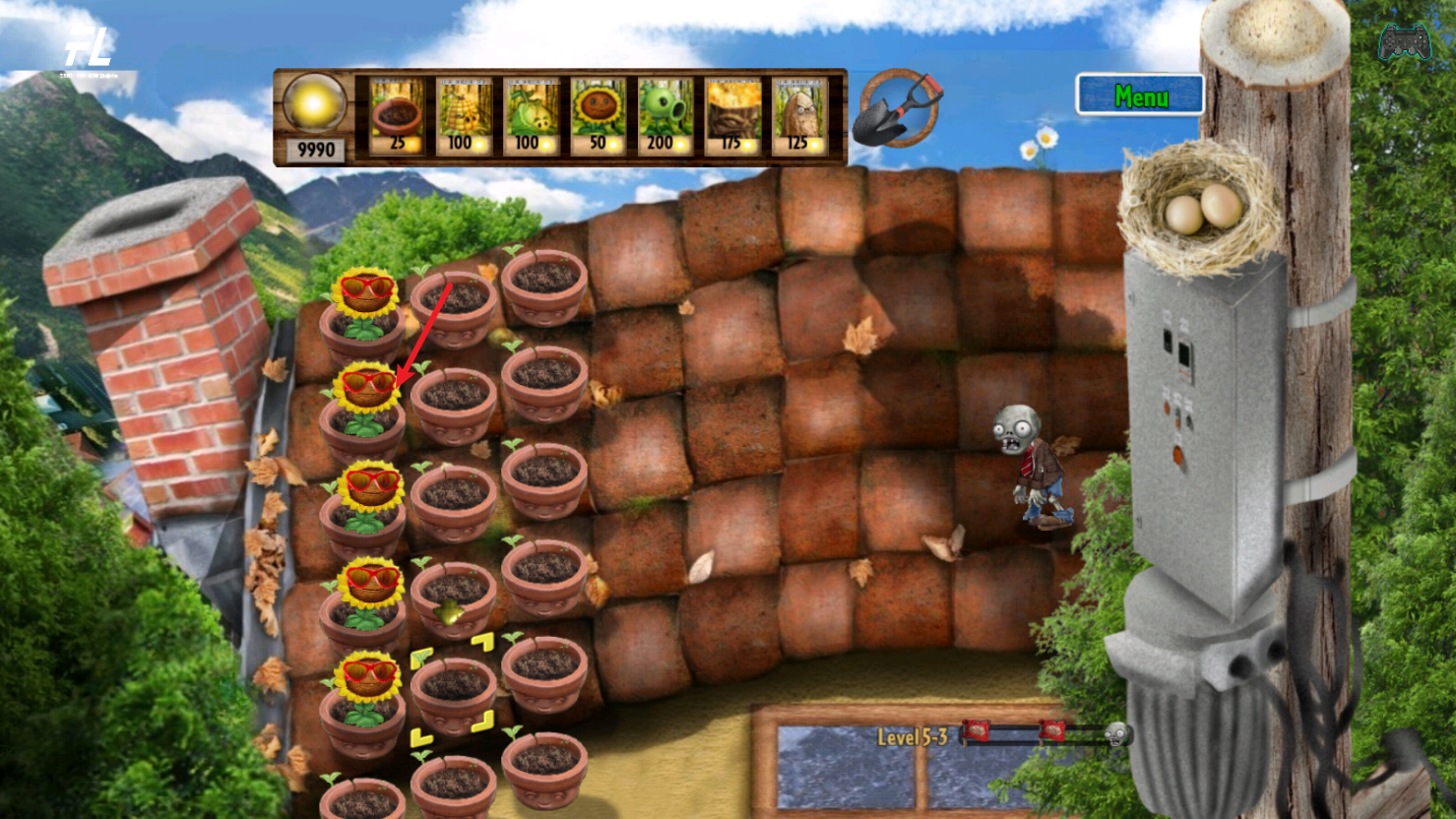Select the Sunflower seed packet
This screenshot has width=1456, height=819.
[598, 117]
